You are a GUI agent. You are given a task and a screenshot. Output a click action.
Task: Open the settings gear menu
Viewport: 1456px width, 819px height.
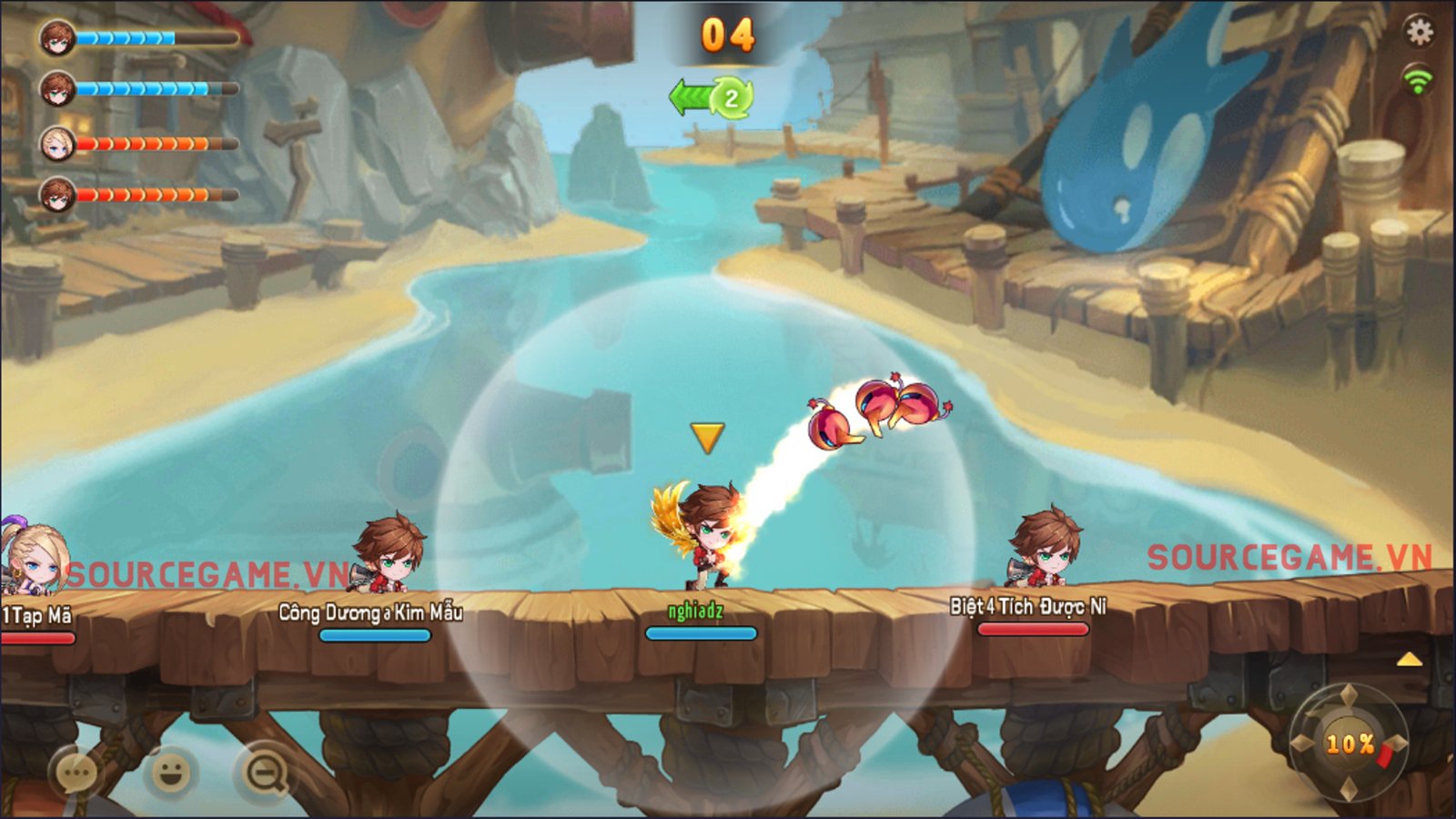tap(1419, 33)
